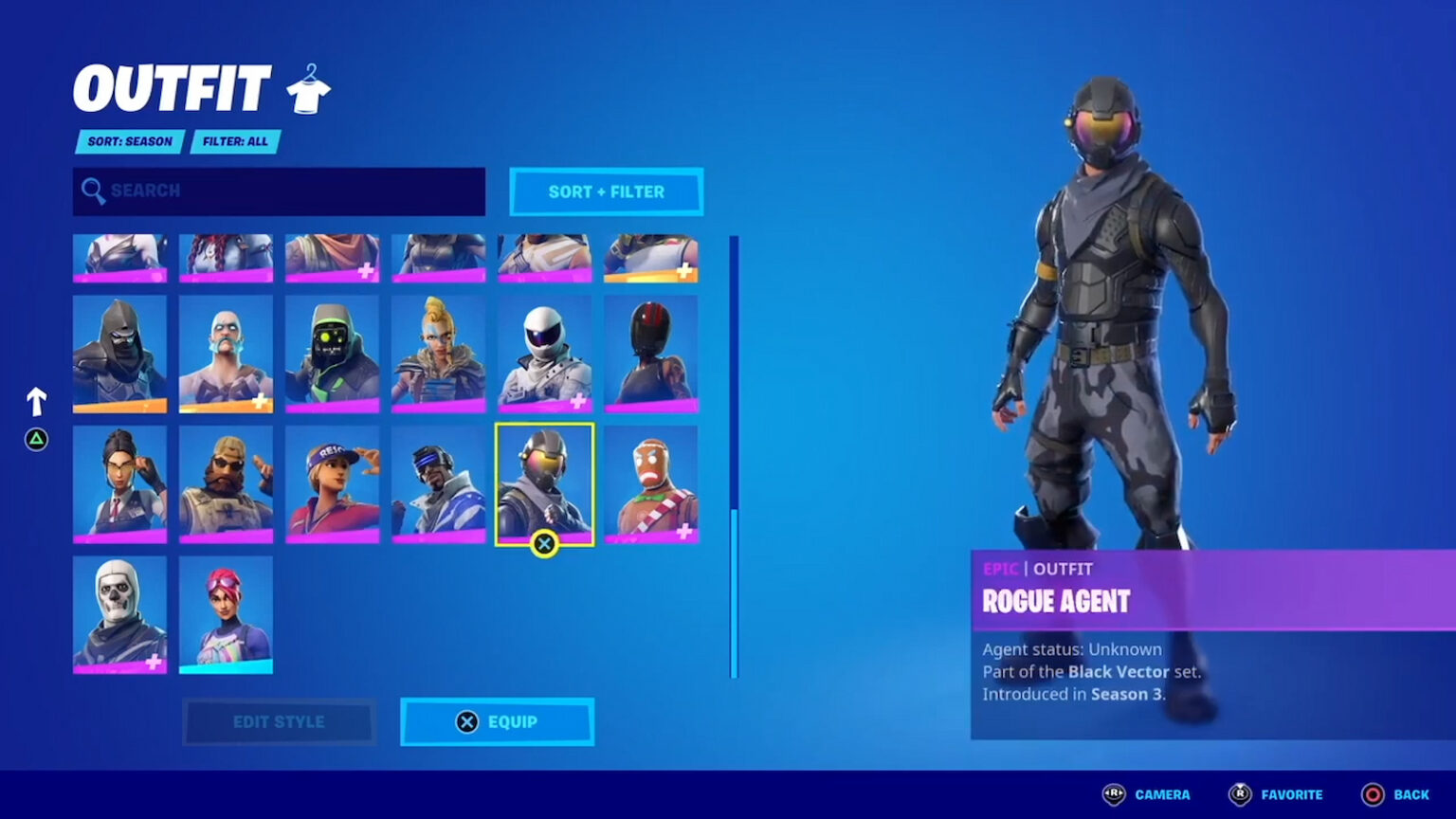Click the shirt hanger icon beside OUTFIT title
Image resolution: width=1456 pixels, height=819 pixels.
(x=310, y=87)
